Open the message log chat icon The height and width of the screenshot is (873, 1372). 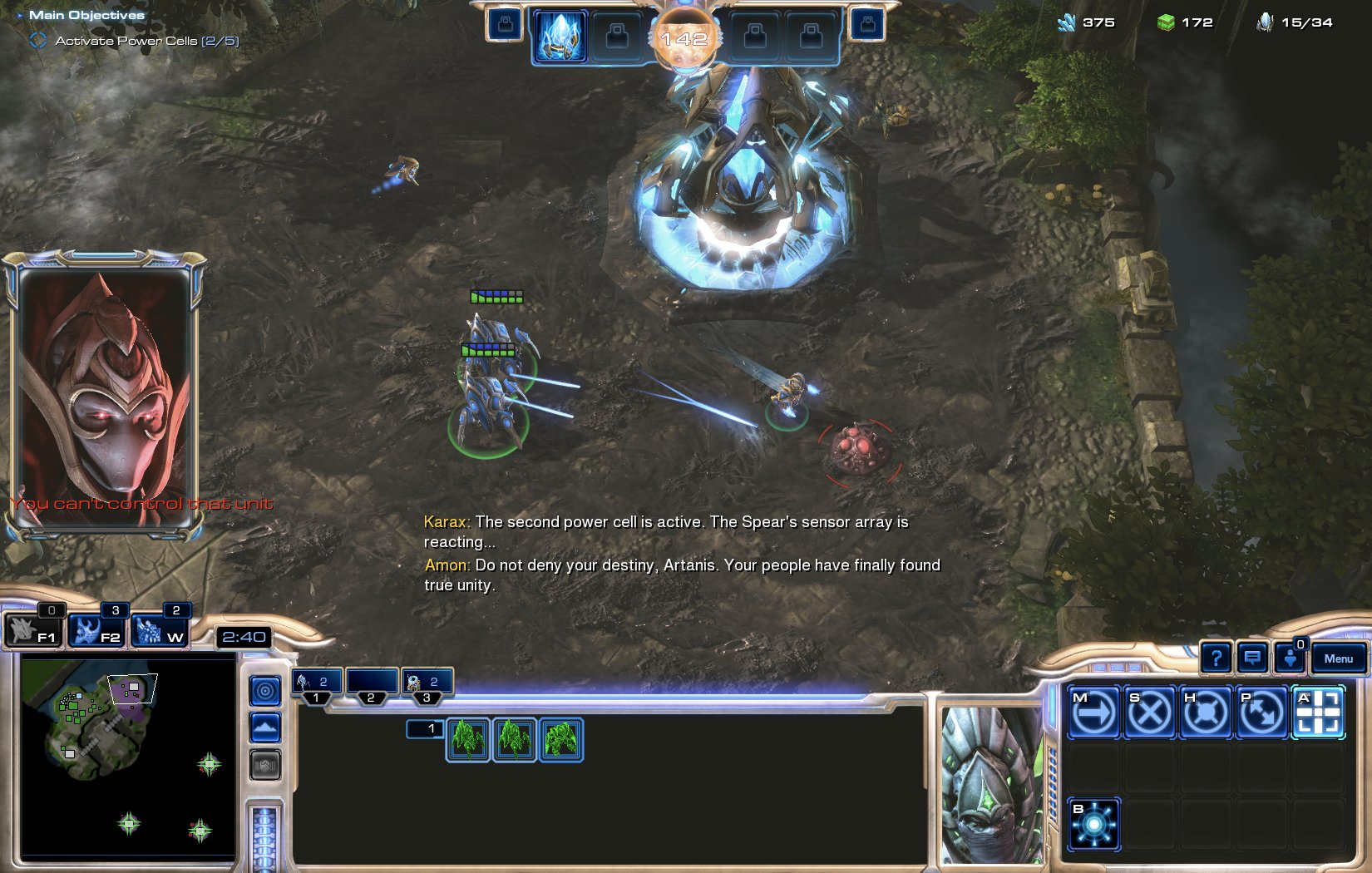(x=1251, y=658)
